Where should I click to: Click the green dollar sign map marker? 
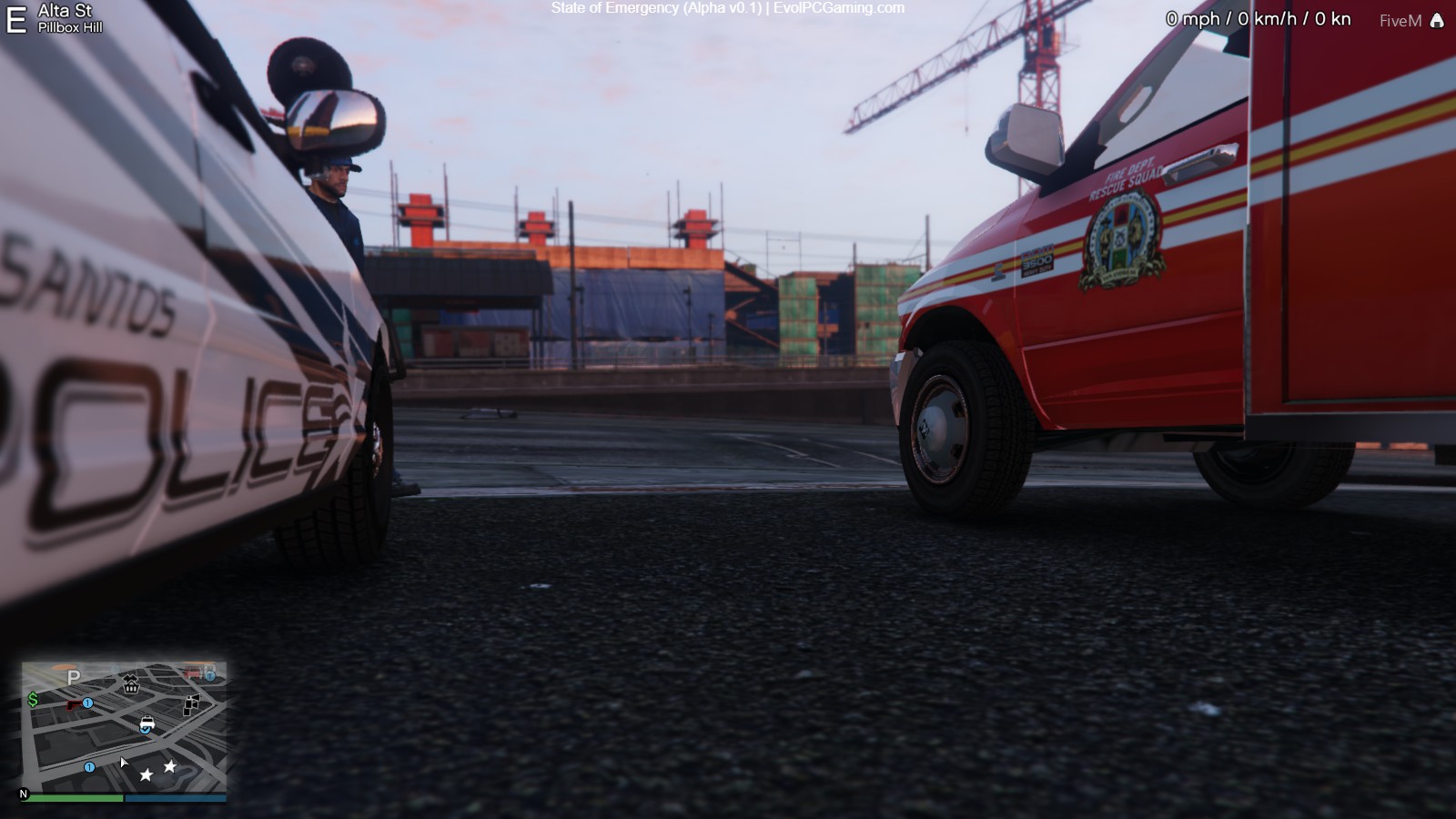34,699
